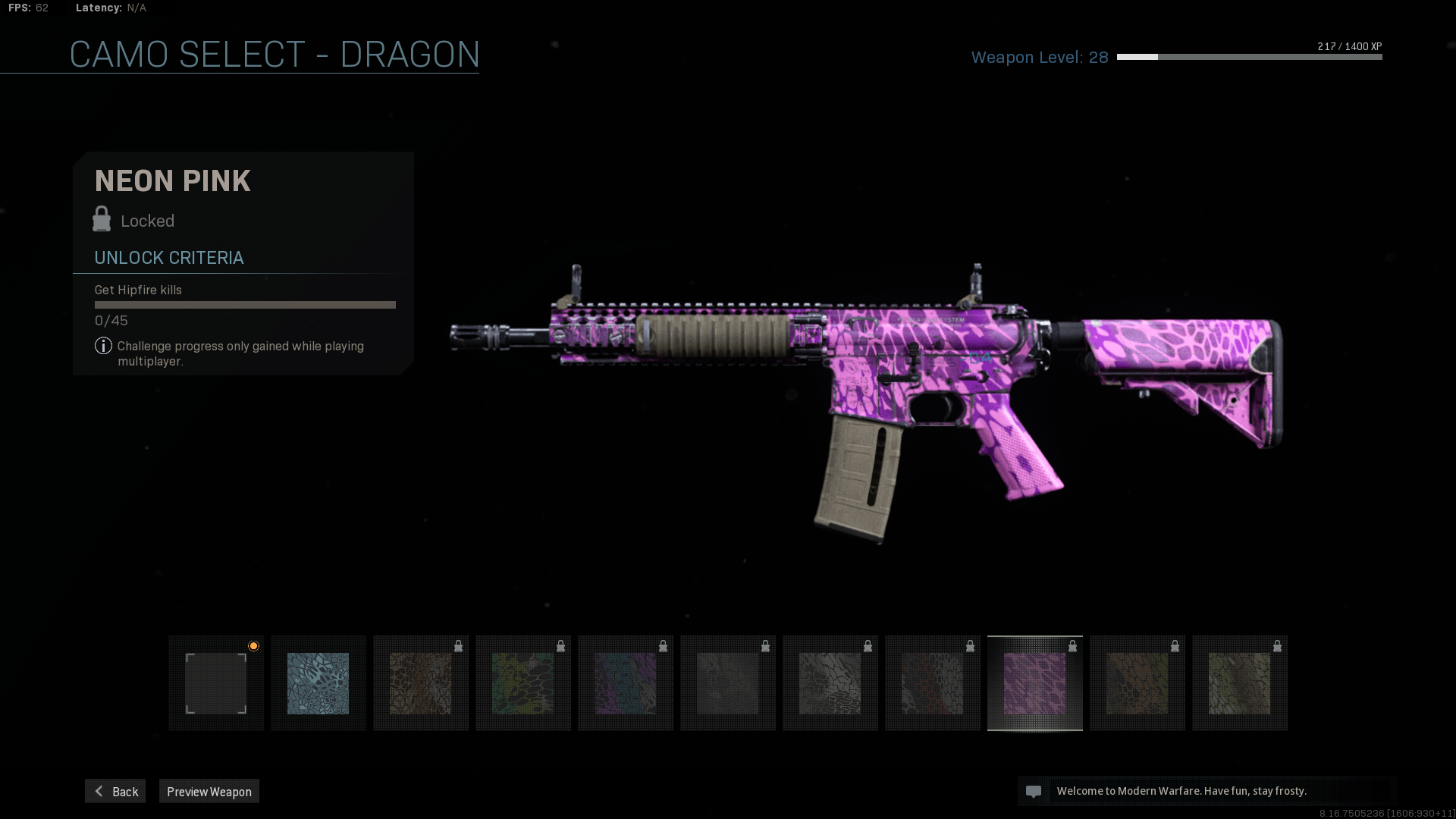The height and width of the screenshot is (819, 1456).
Task: Select the last olive green camo tile
Action: [x=1240, y=683]
